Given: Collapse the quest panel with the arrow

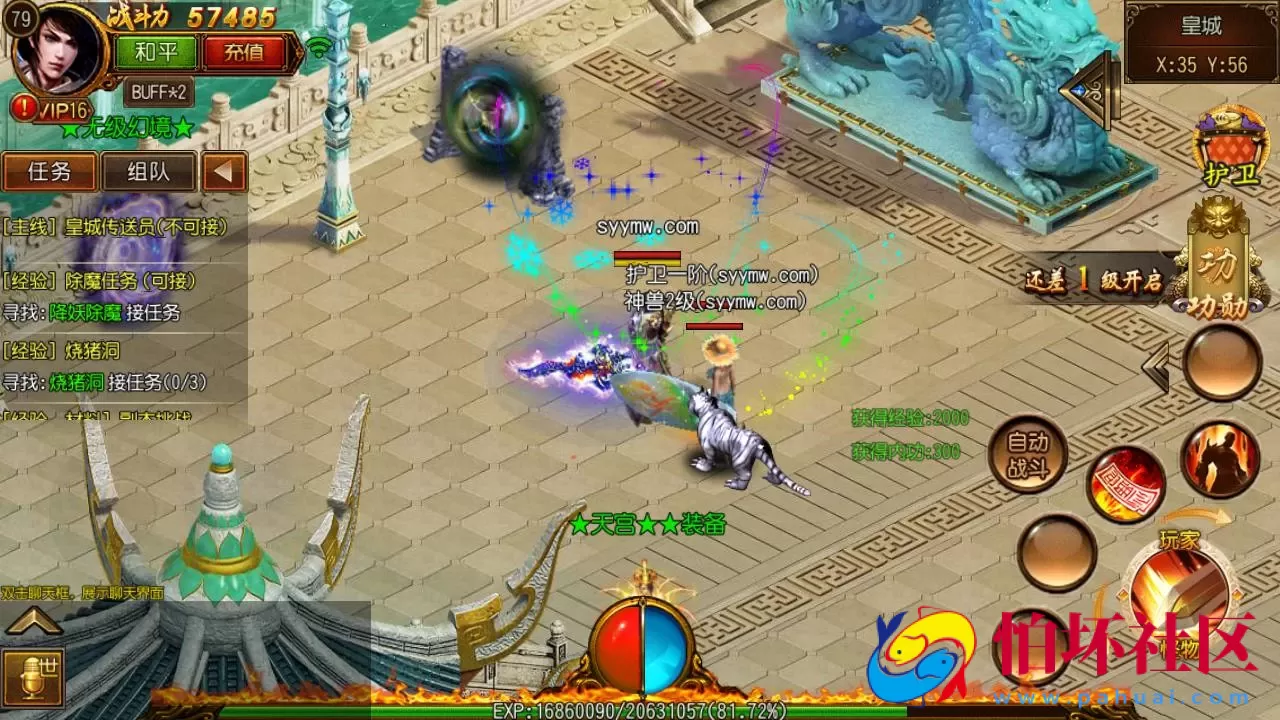Looking at the screenshot, I should click(x=226, y=172).
